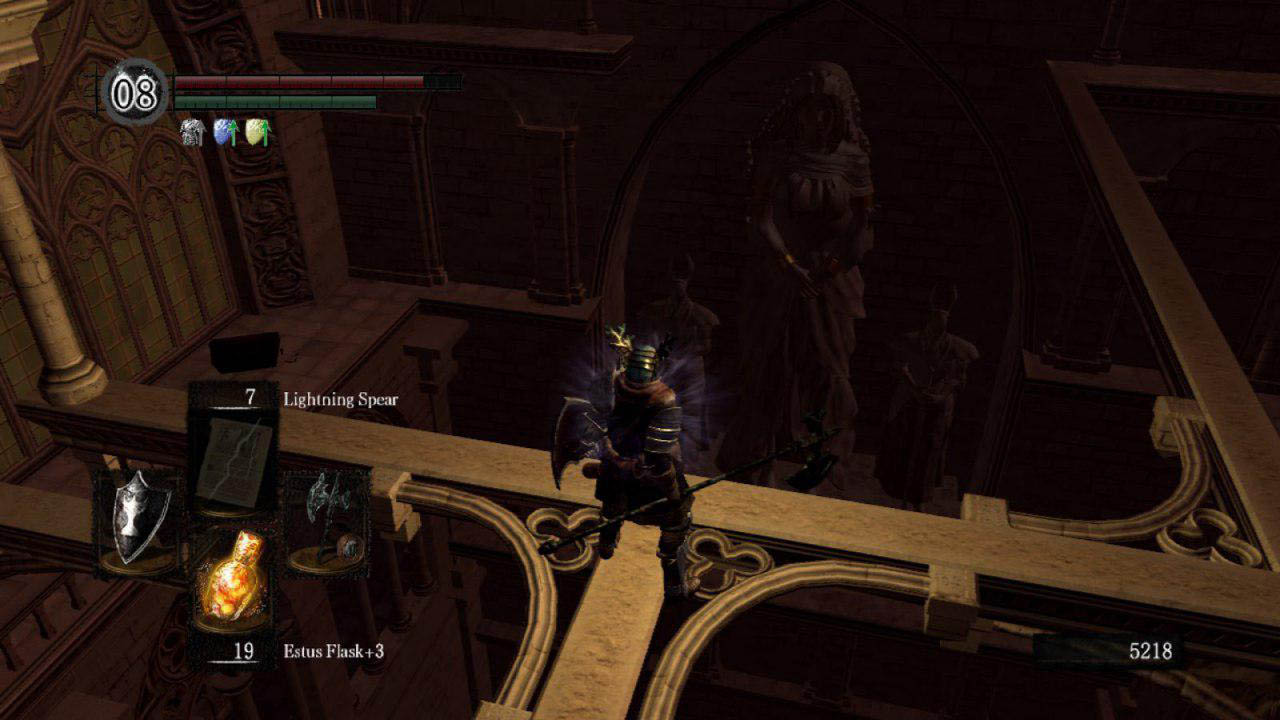Select the Lightning Spear label text
This screenshot has width=1280, height=720.
(339, 396)
